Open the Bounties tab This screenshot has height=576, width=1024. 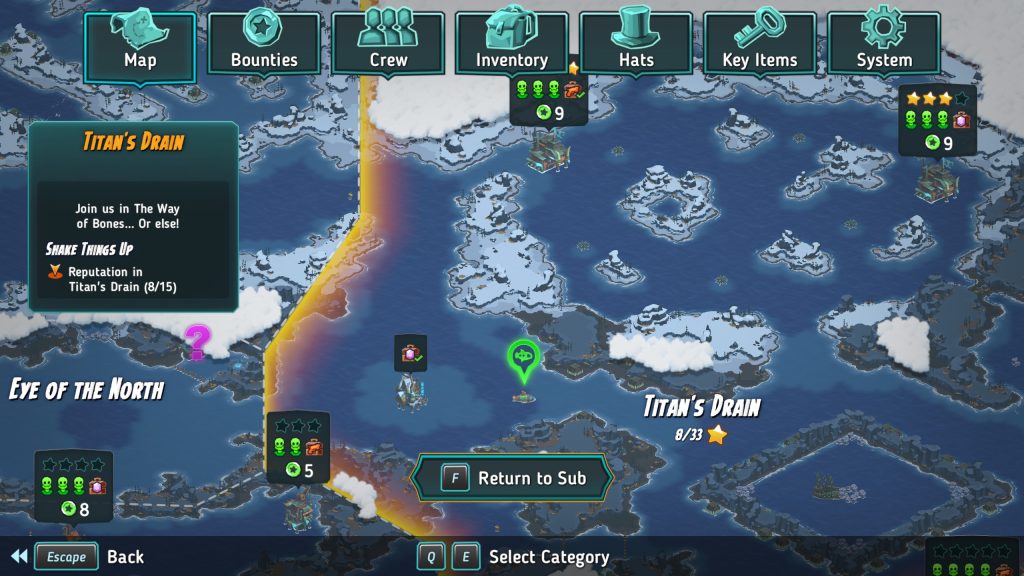[x=264, y=43]
